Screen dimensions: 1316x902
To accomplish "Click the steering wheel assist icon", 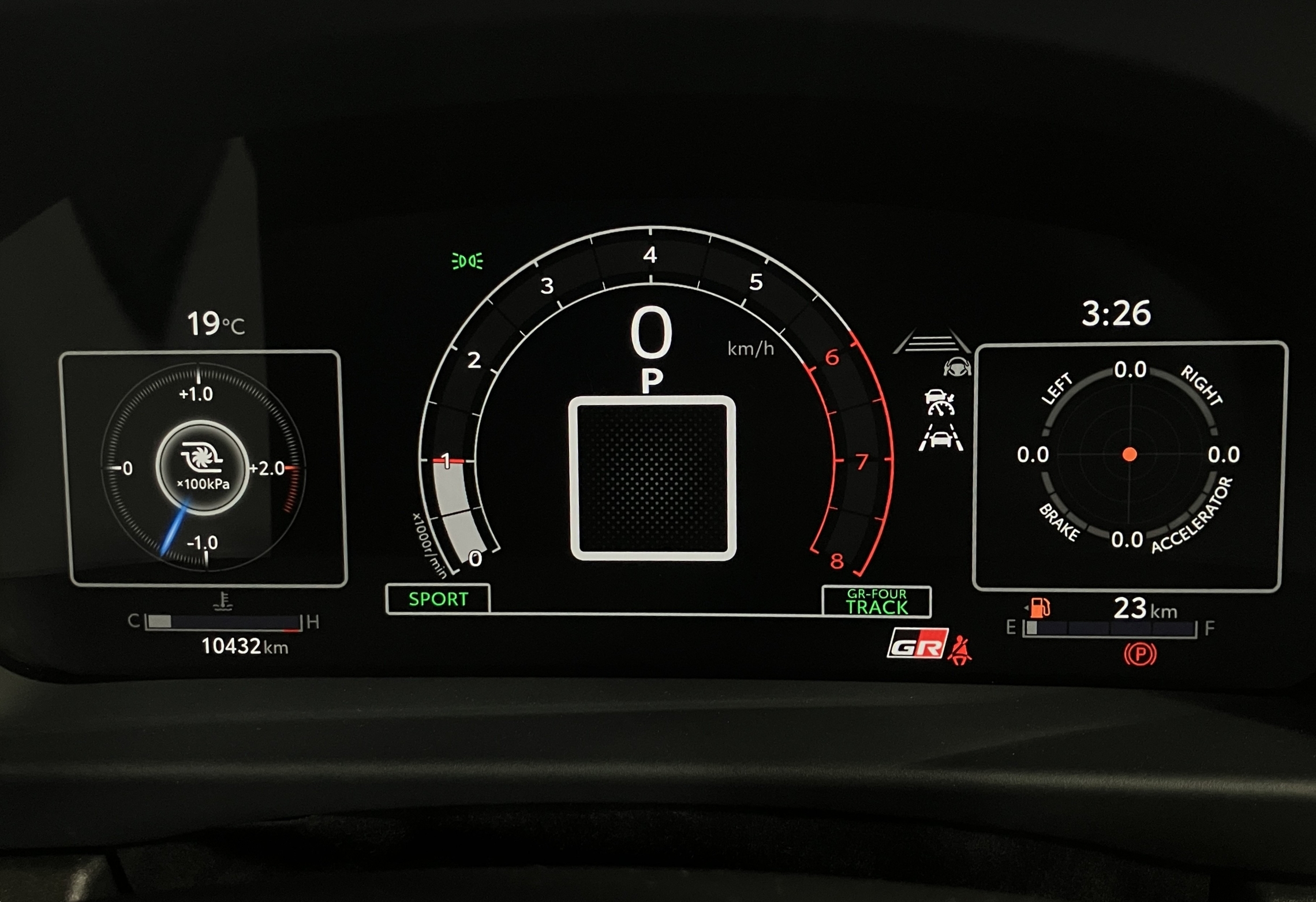I will 956,367.
